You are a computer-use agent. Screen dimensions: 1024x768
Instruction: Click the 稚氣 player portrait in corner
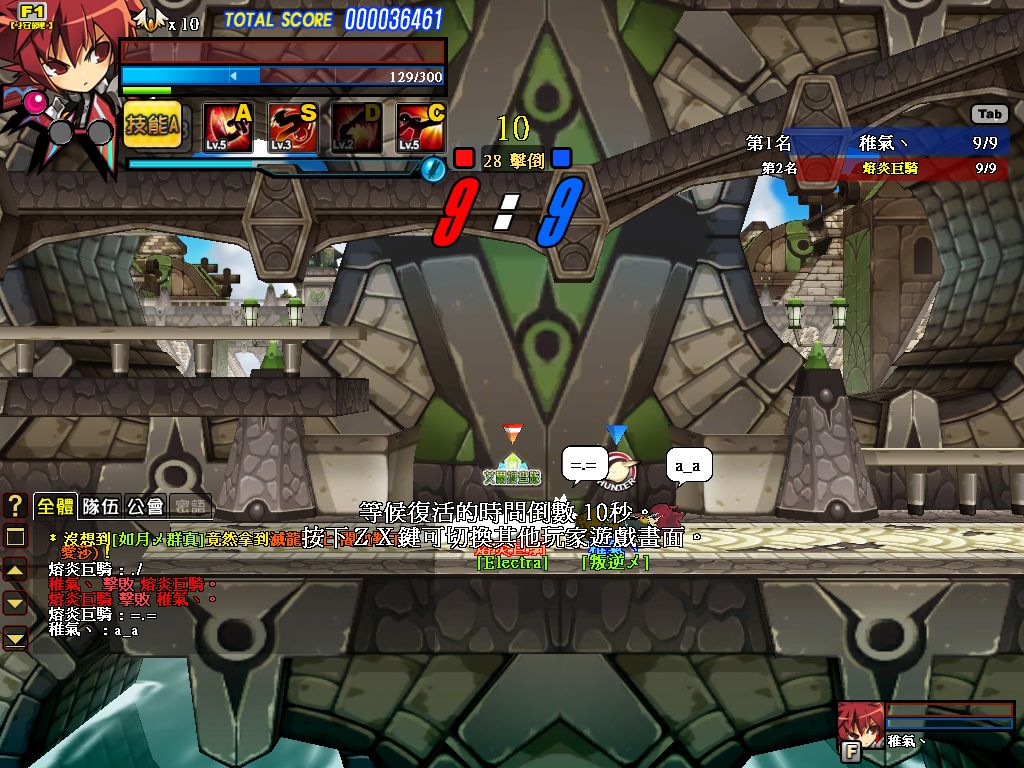point(858,723)
